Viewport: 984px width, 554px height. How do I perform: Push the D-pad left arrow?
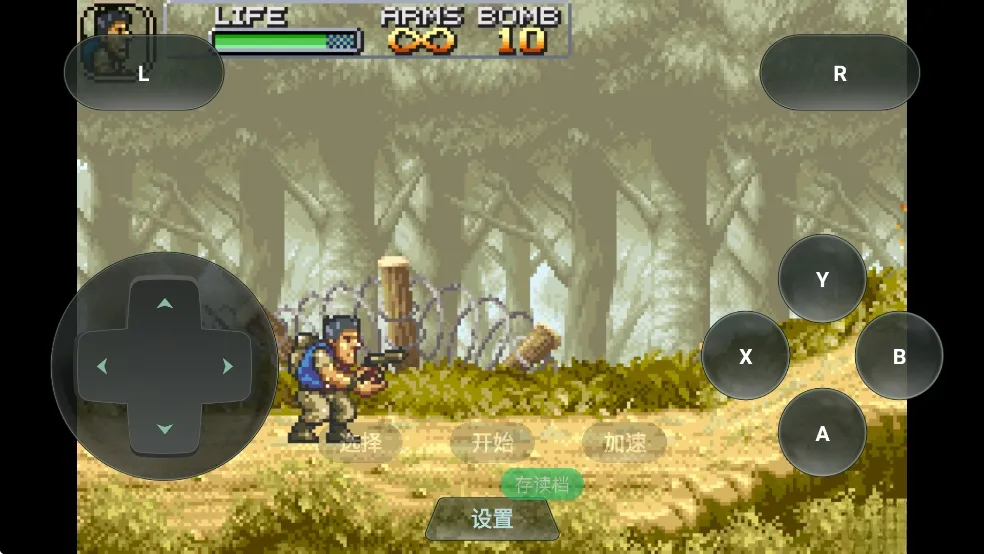pyautogui.click(x=102, y=366)
